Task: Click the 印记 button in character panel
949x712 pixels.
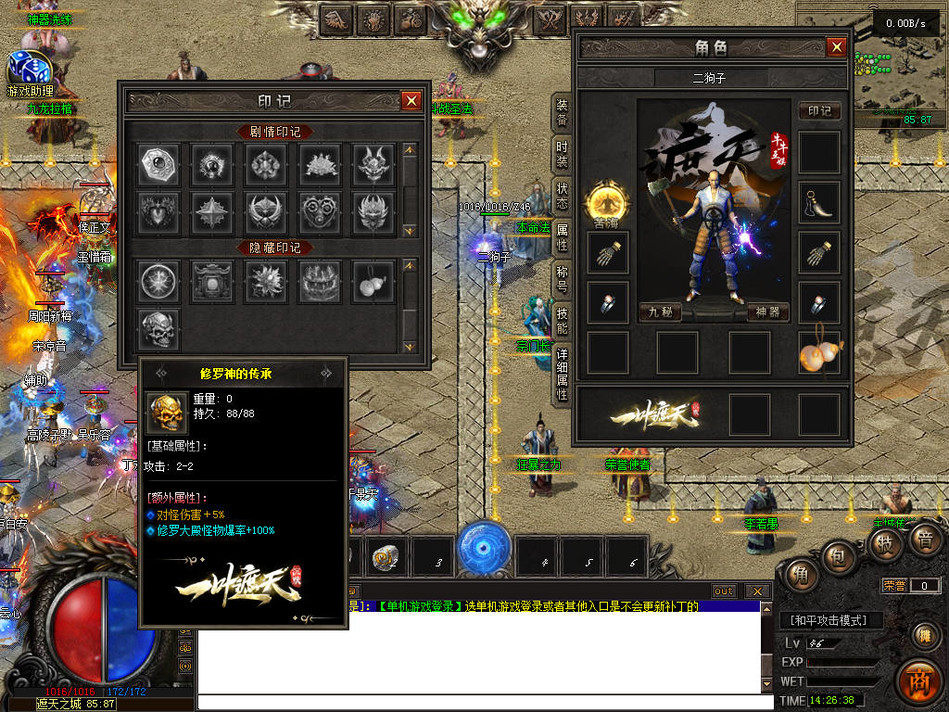Action: coord(819,111)
